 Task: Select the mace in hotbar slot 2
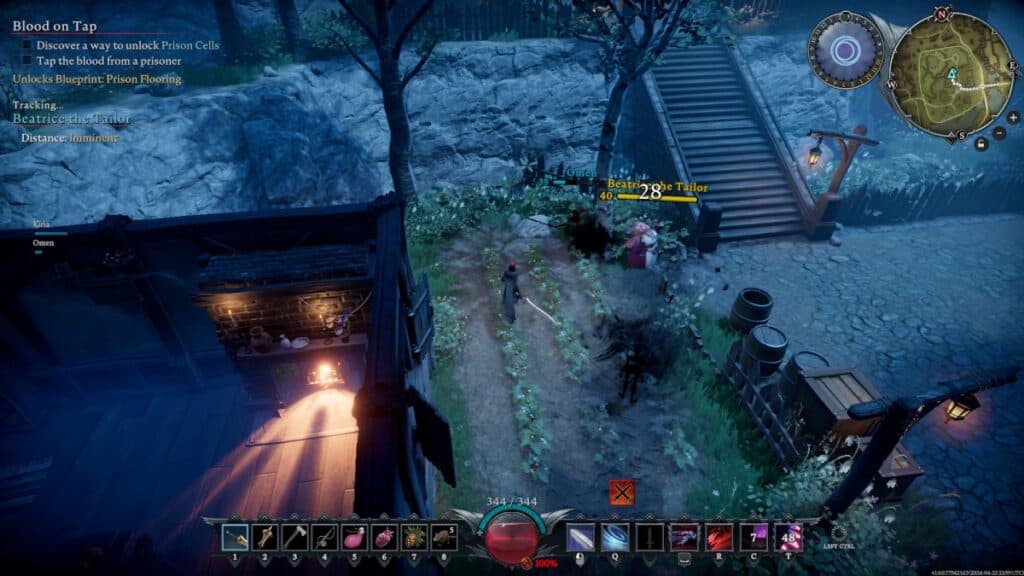(266, 537)
